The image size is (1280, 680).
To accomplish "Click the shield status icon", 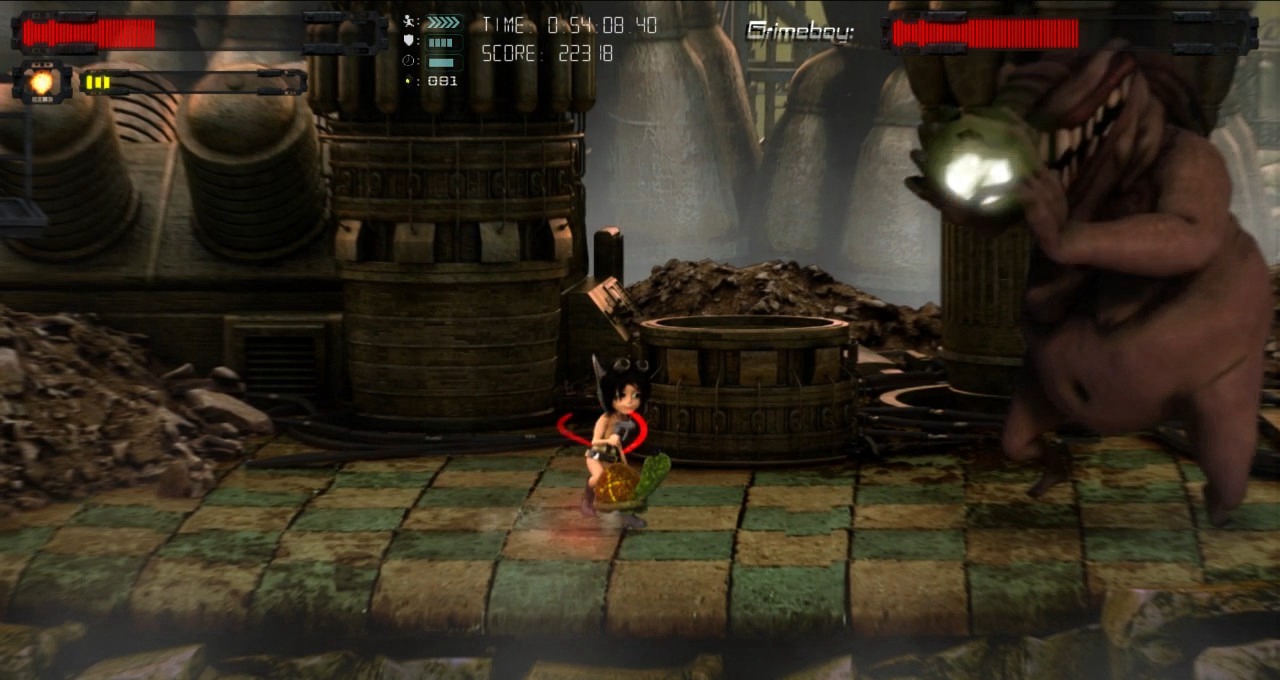I will pyautogui.click(x=409, y=42).
